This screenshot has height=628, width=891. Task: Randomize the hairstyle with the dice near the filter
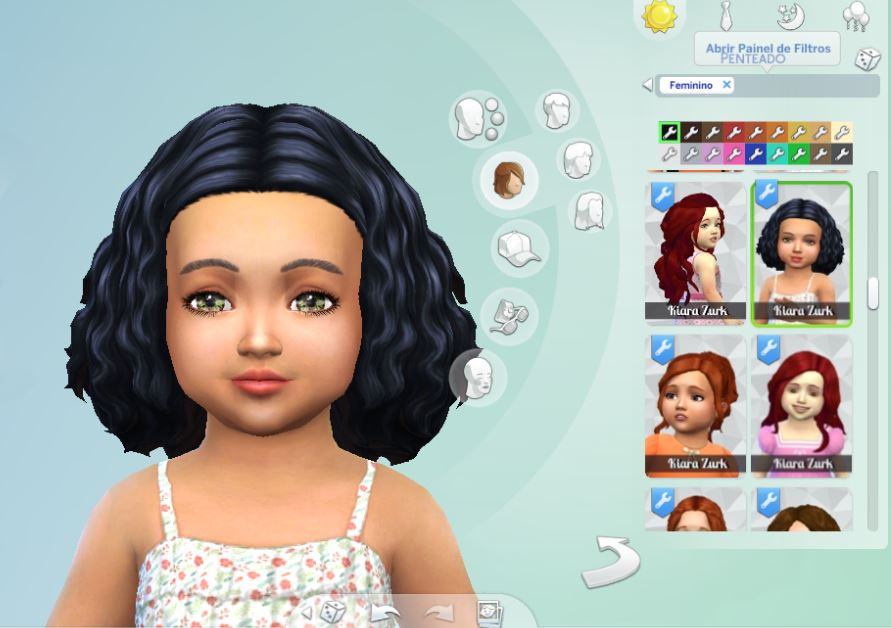tap(866, 60)
